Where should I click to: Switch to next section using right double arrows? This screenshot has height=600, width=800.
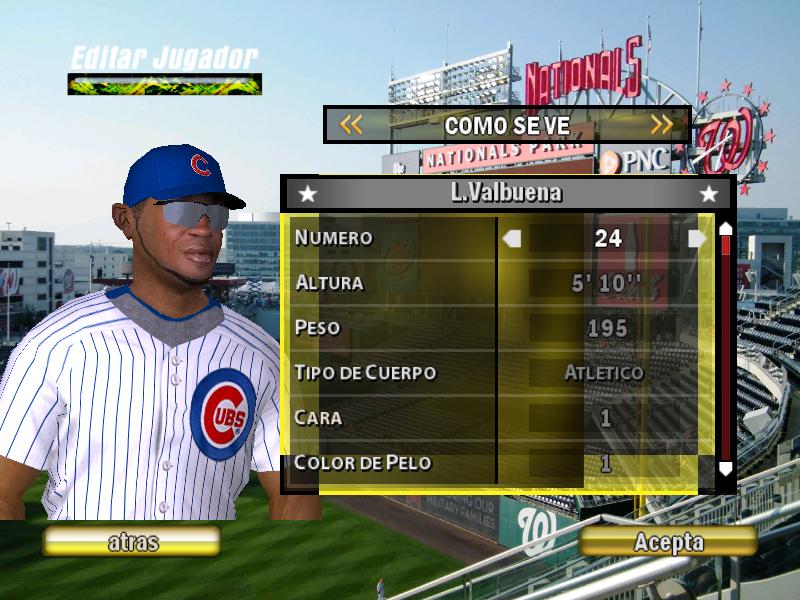662,125
